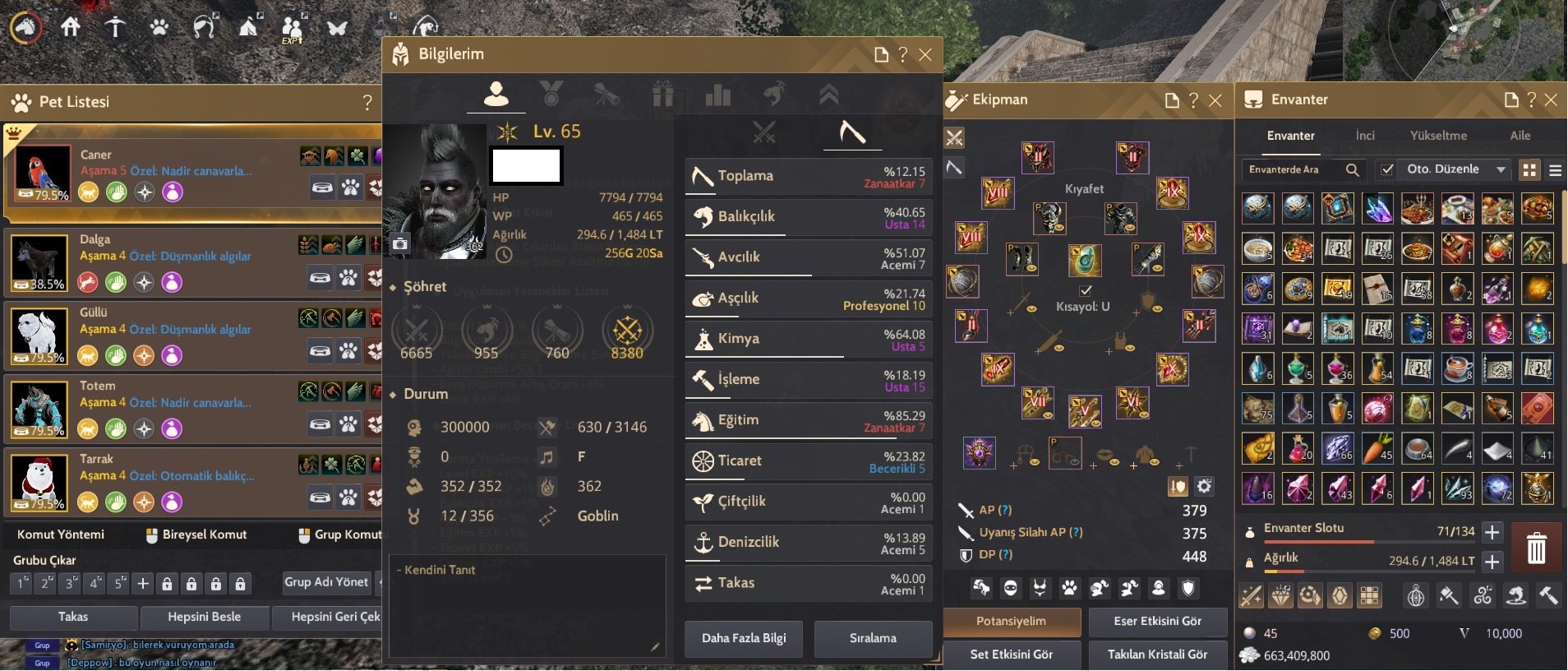
Task: Click the gear settings icon in the Ekipman panel
Action: tap(1203, 486)
